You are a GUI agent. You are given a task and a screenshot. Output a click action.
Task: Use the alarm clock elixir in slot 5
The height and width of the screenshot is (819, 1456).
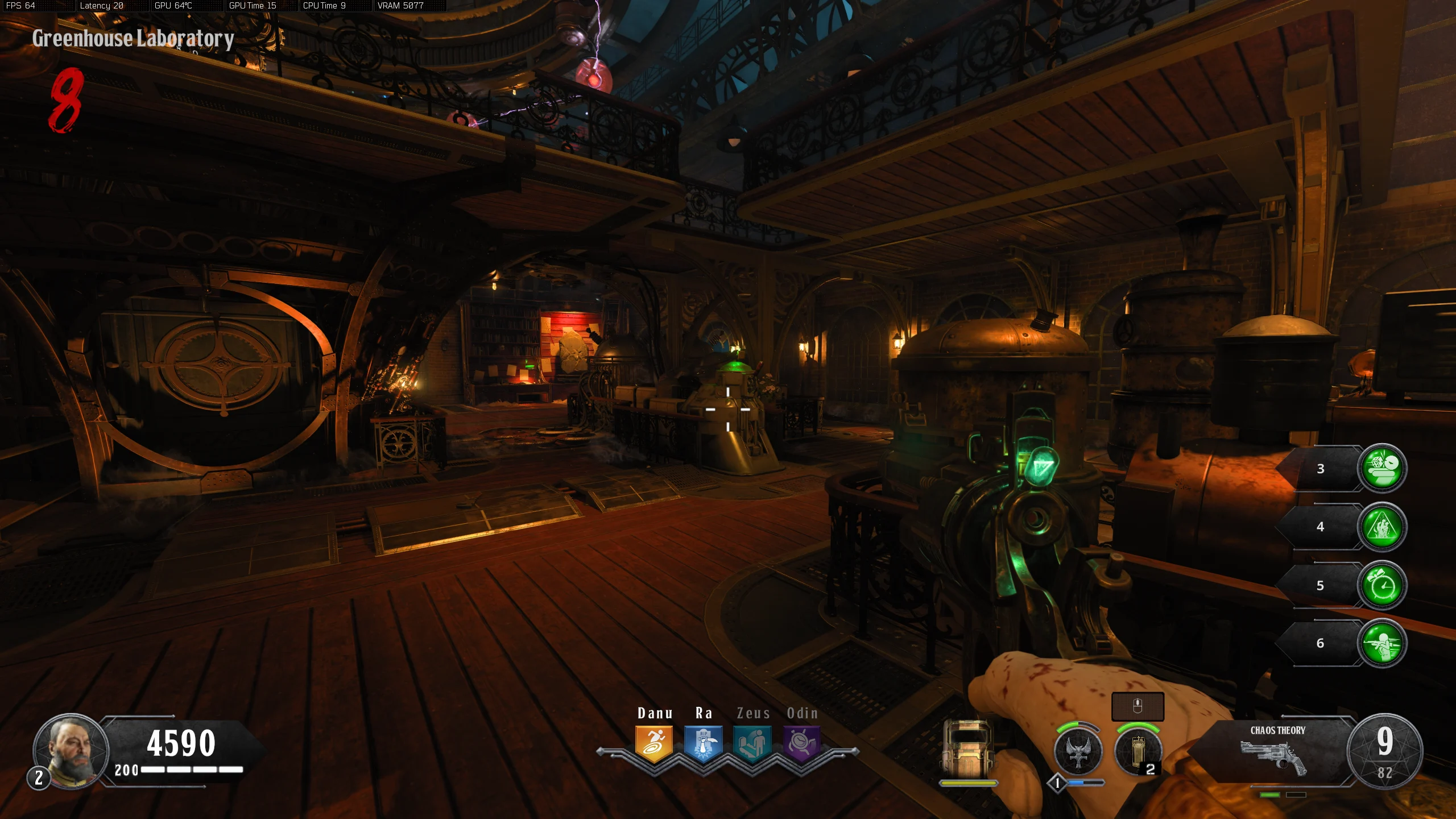(x=1382, y=585)
